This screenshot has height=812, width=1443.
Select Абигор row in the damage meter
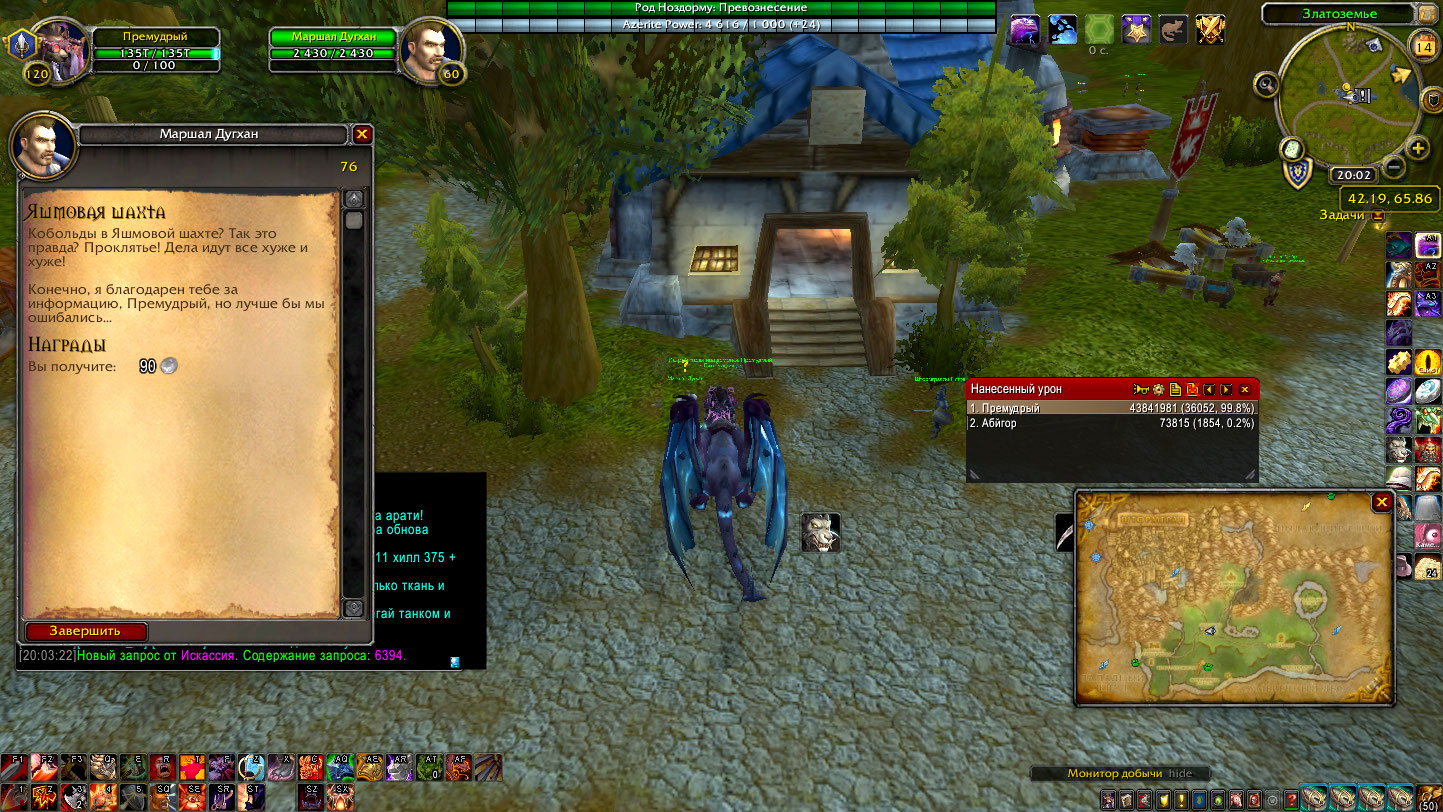click(x=1110, y=424)
